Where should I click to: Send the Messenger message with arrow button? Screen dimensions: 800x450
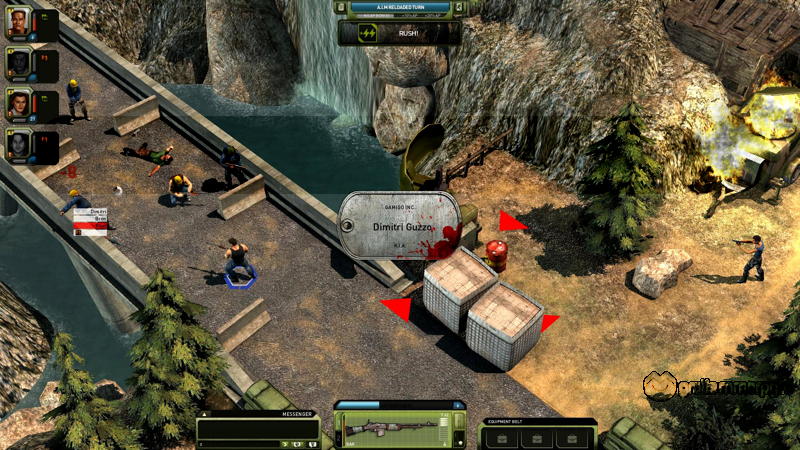(x=285, y=443)
